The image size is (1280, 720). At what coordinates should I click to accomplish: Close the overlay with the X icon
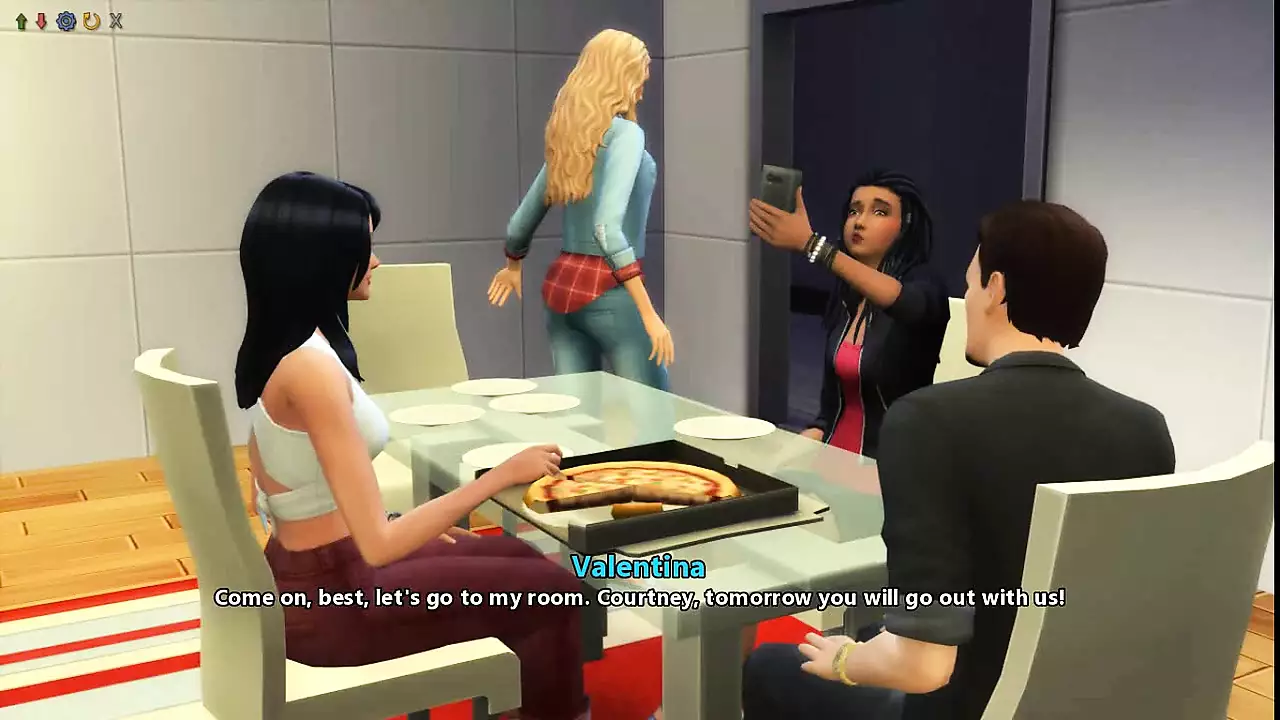[x=116, y=21]
